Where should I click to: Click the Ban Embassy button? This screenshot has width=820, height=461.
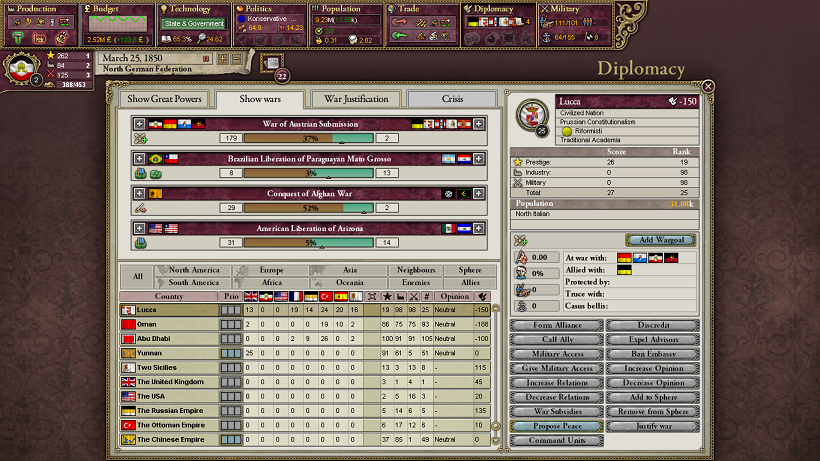click(x=653, y=354)
